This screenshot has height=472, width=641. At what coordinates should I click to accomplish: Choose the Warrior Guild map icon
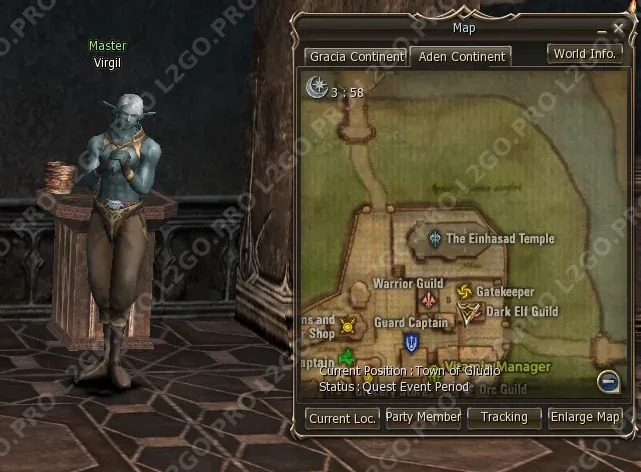(429, 300)
